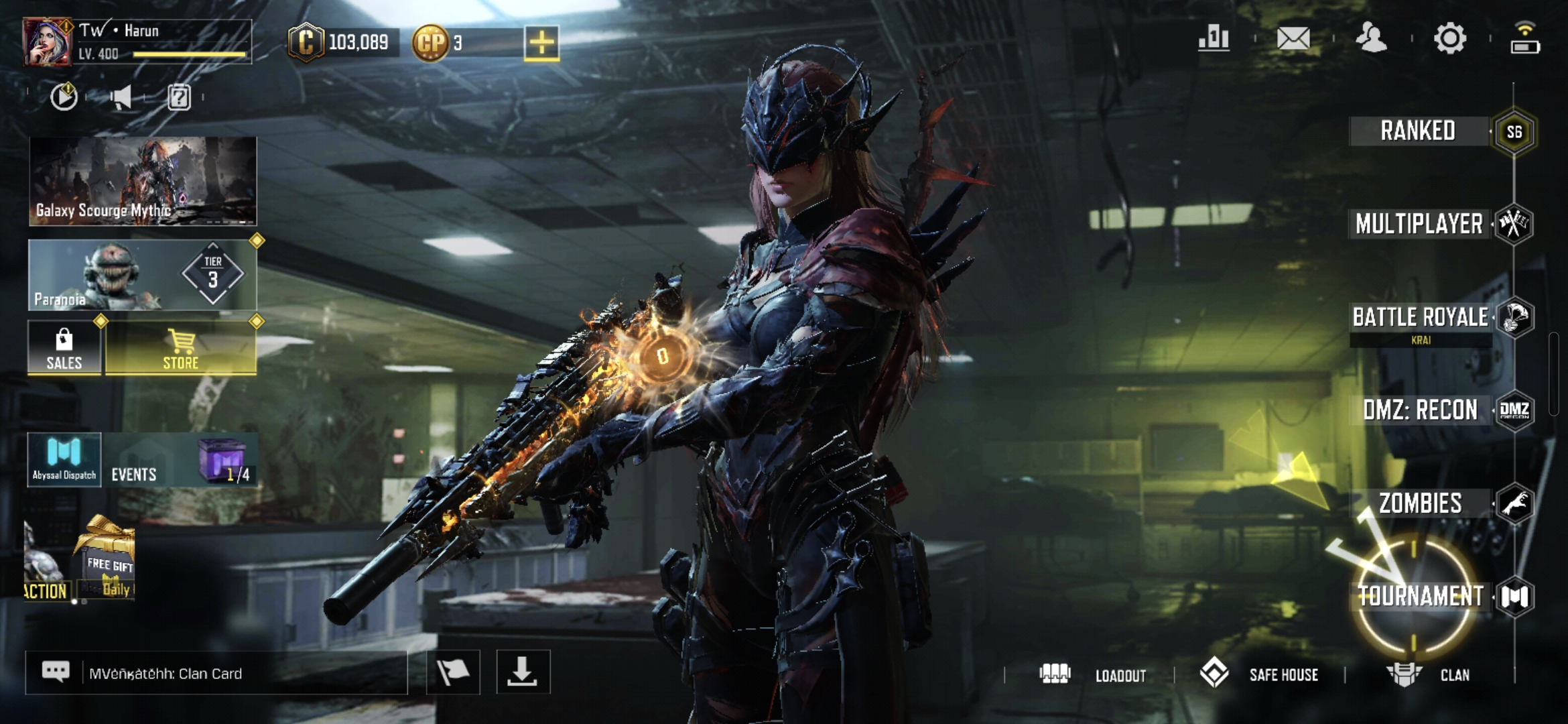This screenshot has width=1568, height=724.
Task: Open the Settings gear icon
Action: [1449, 38]
